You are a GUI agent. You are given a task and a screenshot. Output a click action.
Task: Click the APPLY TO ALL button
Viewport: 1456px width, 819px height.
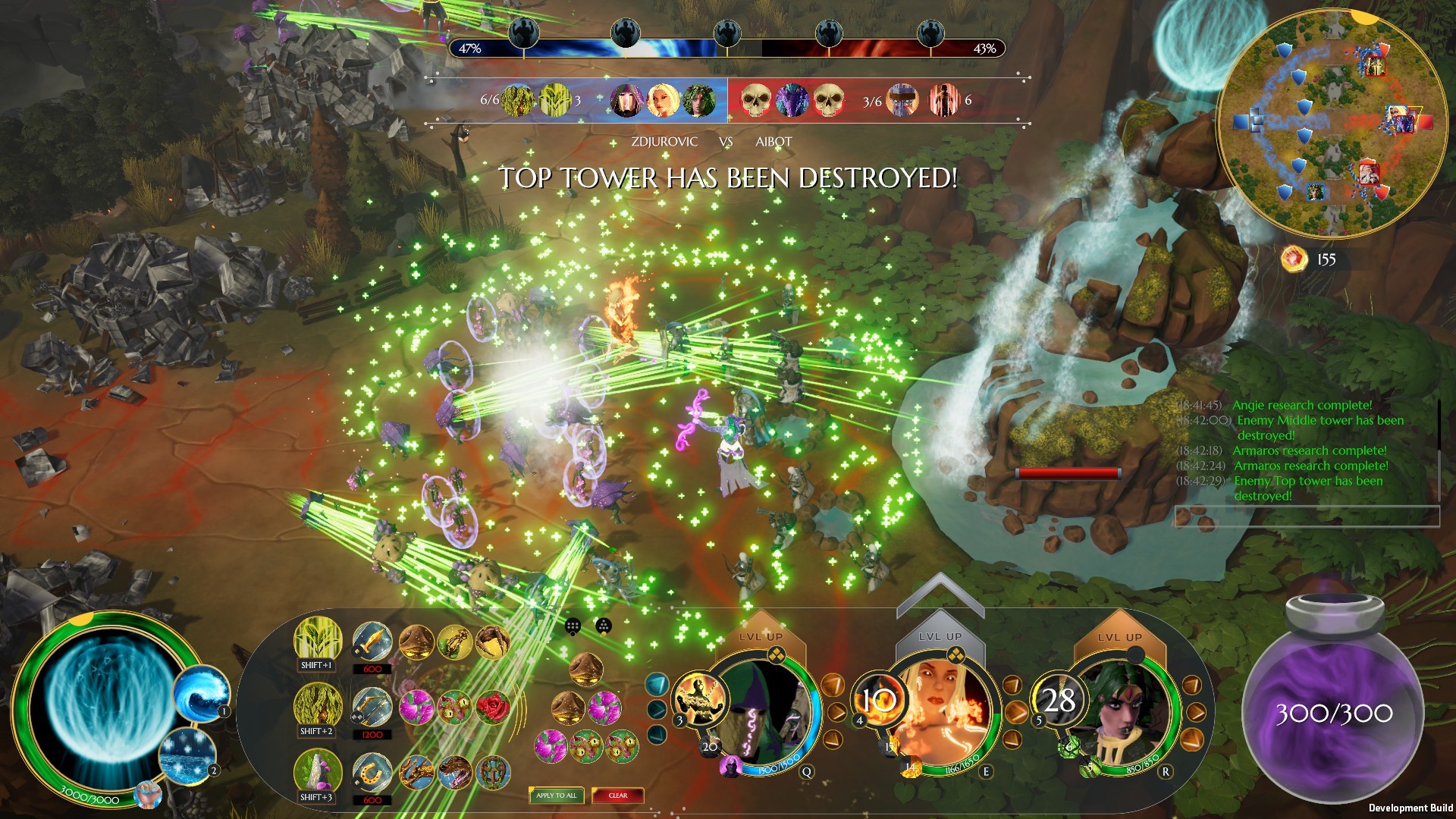556,795
